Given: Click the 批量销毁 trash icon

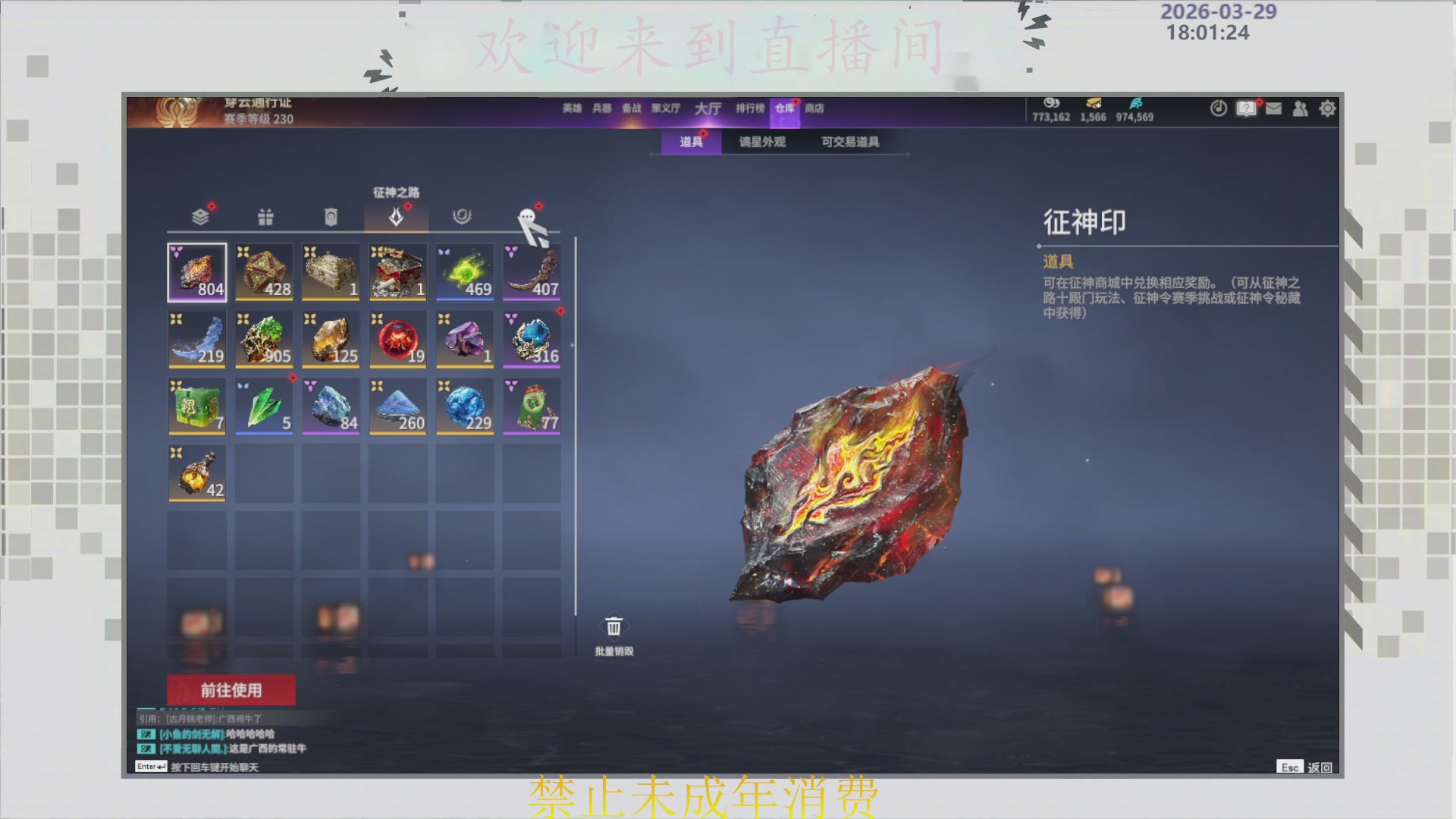Looking at the screenshot, I should coord(613,626).
